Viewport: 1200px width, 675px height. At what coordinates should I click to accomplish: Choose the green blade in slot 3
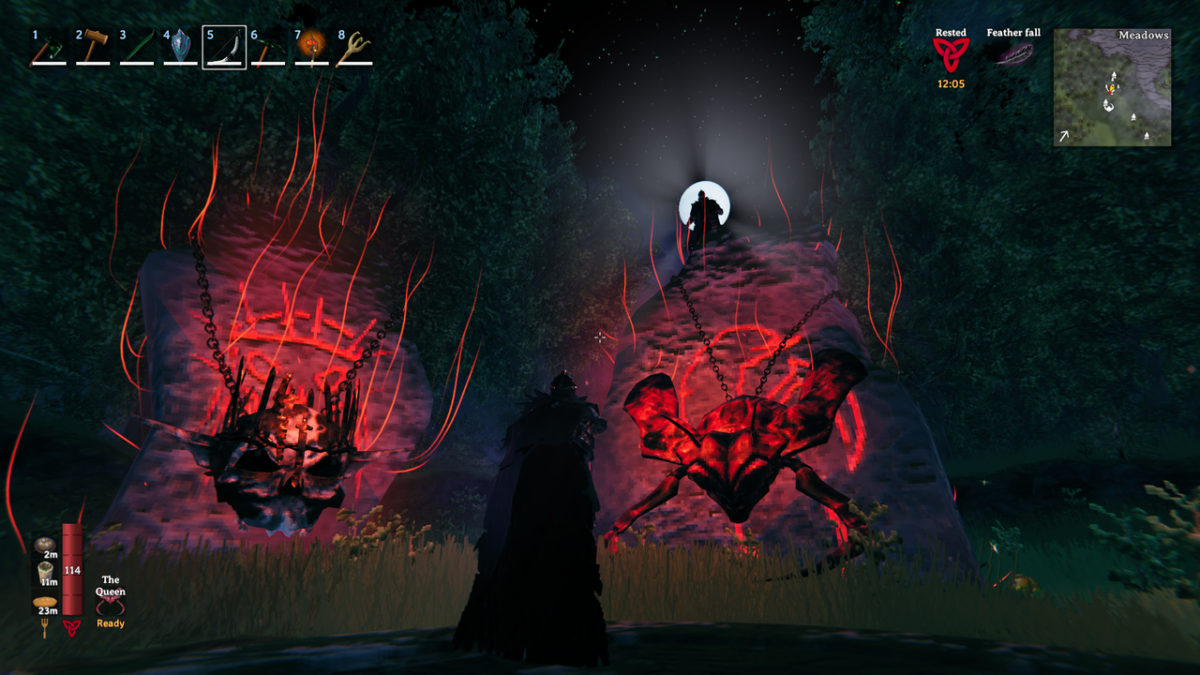(137, 48)
